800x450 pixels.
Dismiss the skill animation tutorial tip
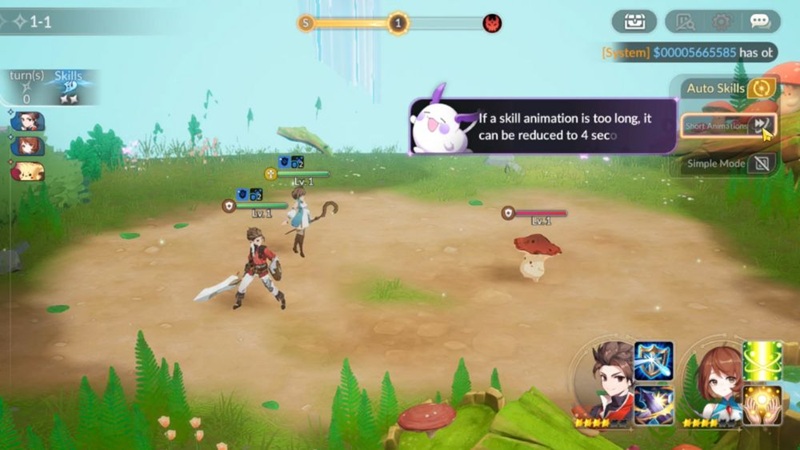point(540,126)
